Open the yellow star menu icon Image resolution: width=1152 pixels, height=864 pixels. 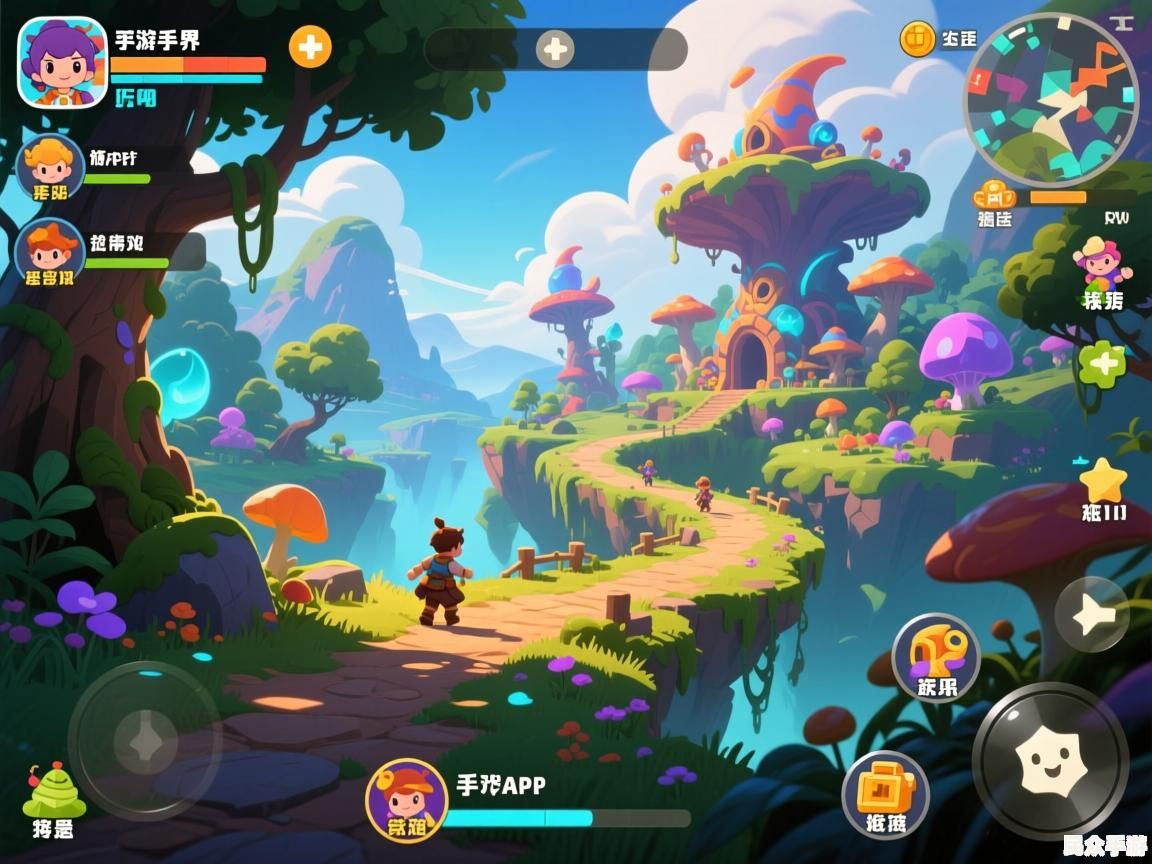point(1104,483)
